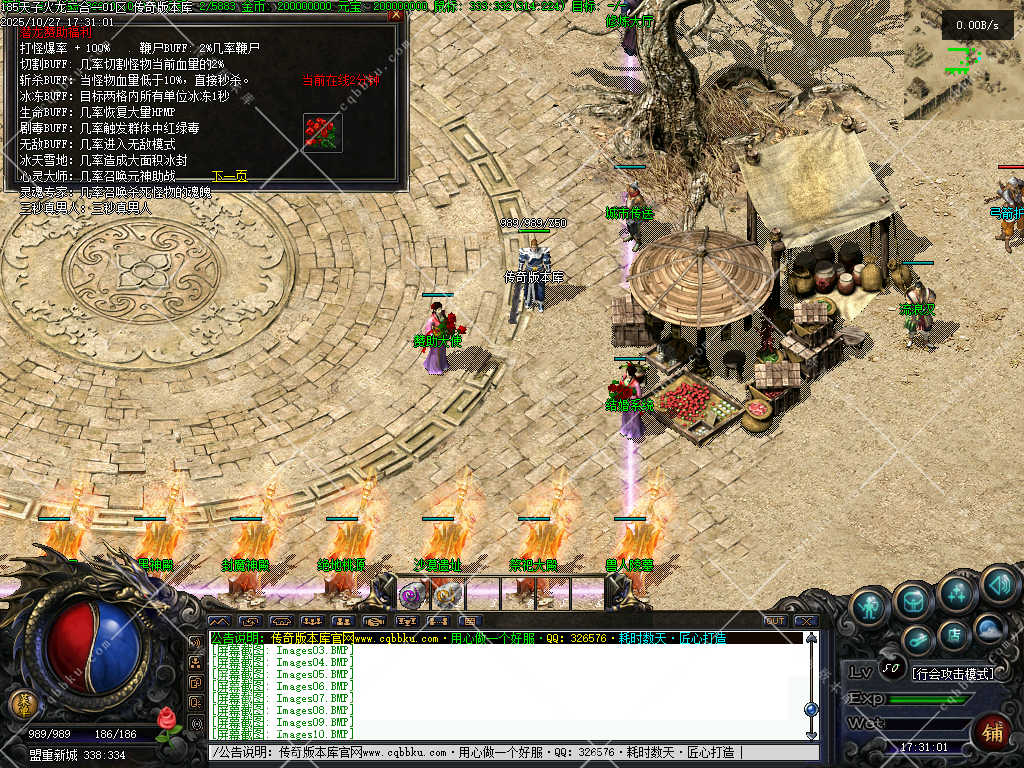Open the red 铺 stall button
The image size is (1024, 768).
click(993, 733)
